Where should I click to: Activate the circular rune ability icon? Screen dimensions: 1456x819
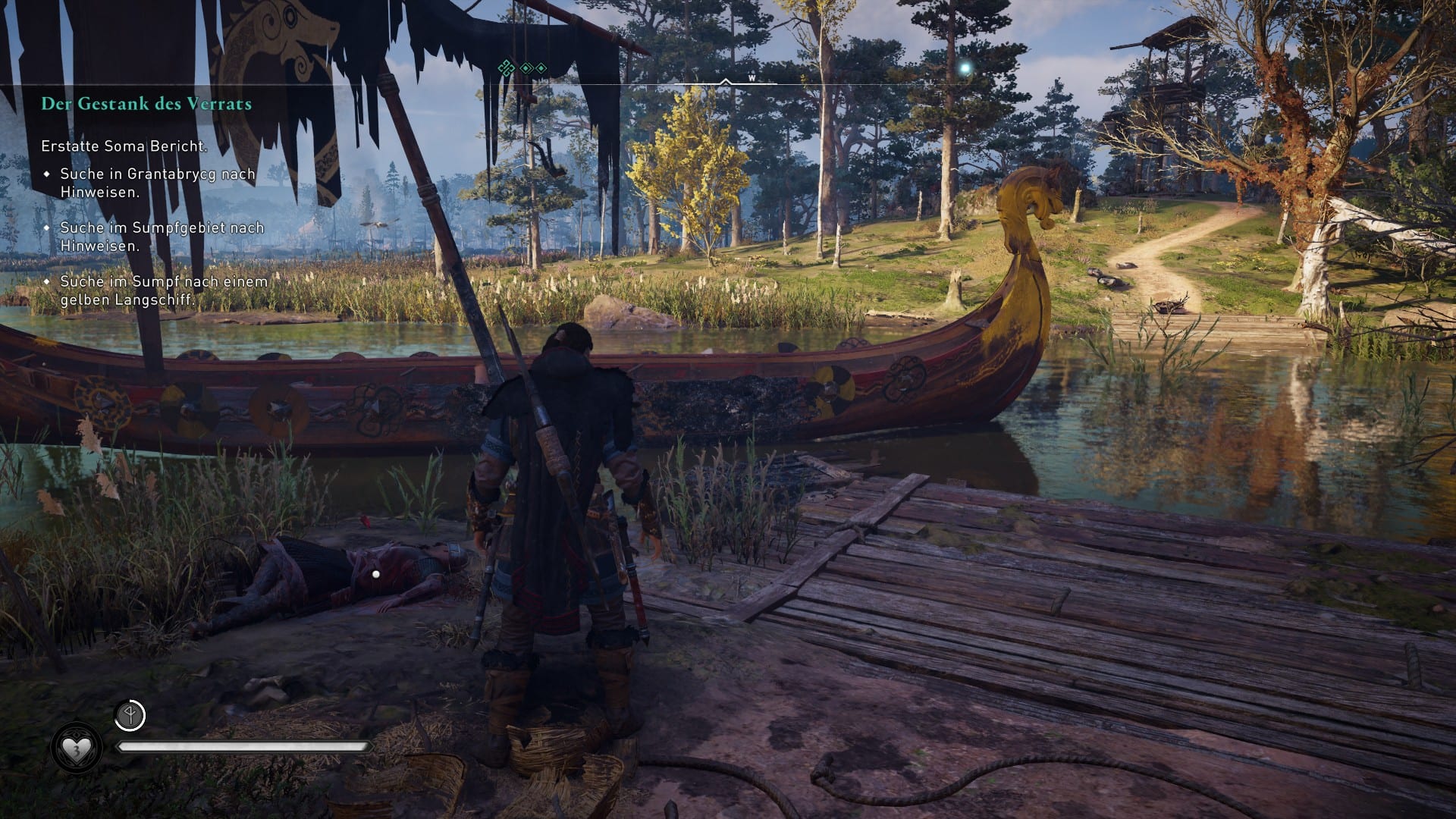(130, 715)
